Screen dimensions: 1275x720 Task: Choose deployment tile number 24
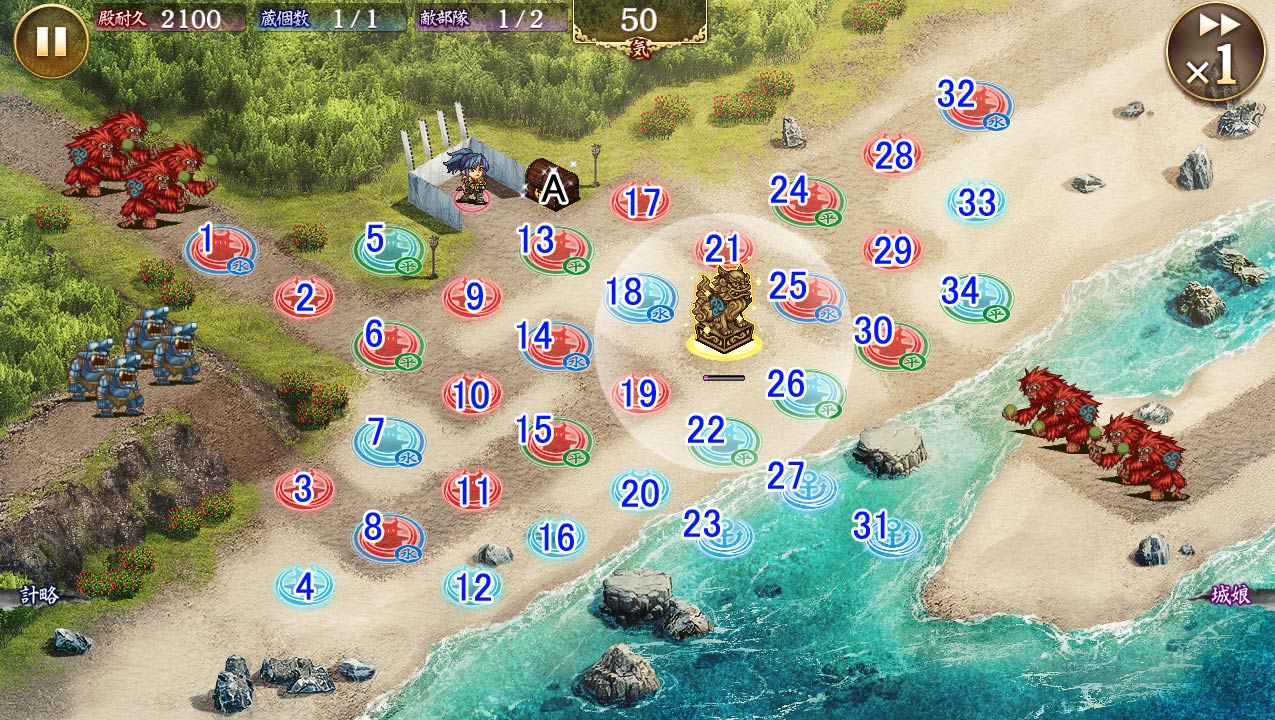pos(808,199)
